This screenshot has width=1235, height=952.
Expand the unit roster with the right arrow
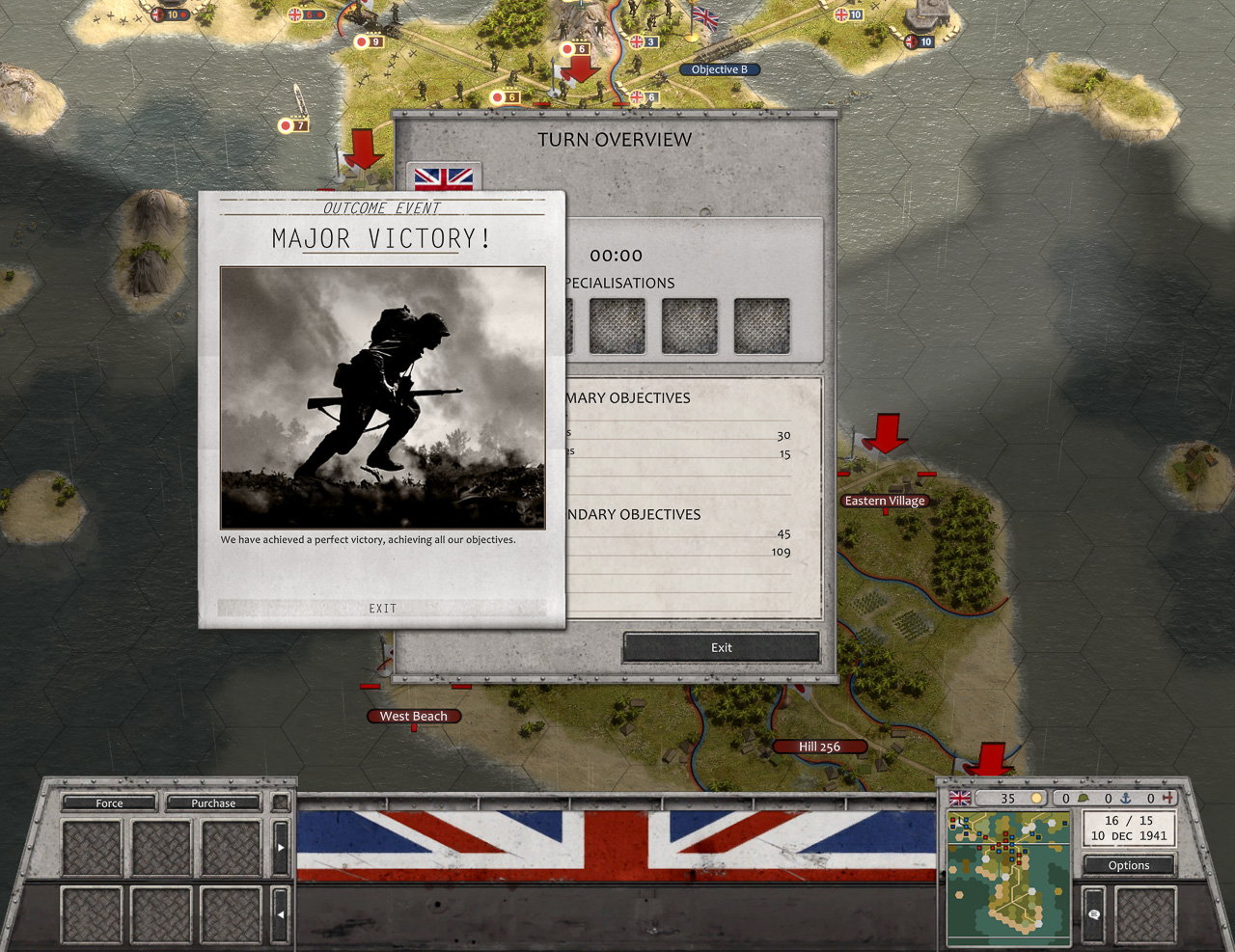click(281, 848)
